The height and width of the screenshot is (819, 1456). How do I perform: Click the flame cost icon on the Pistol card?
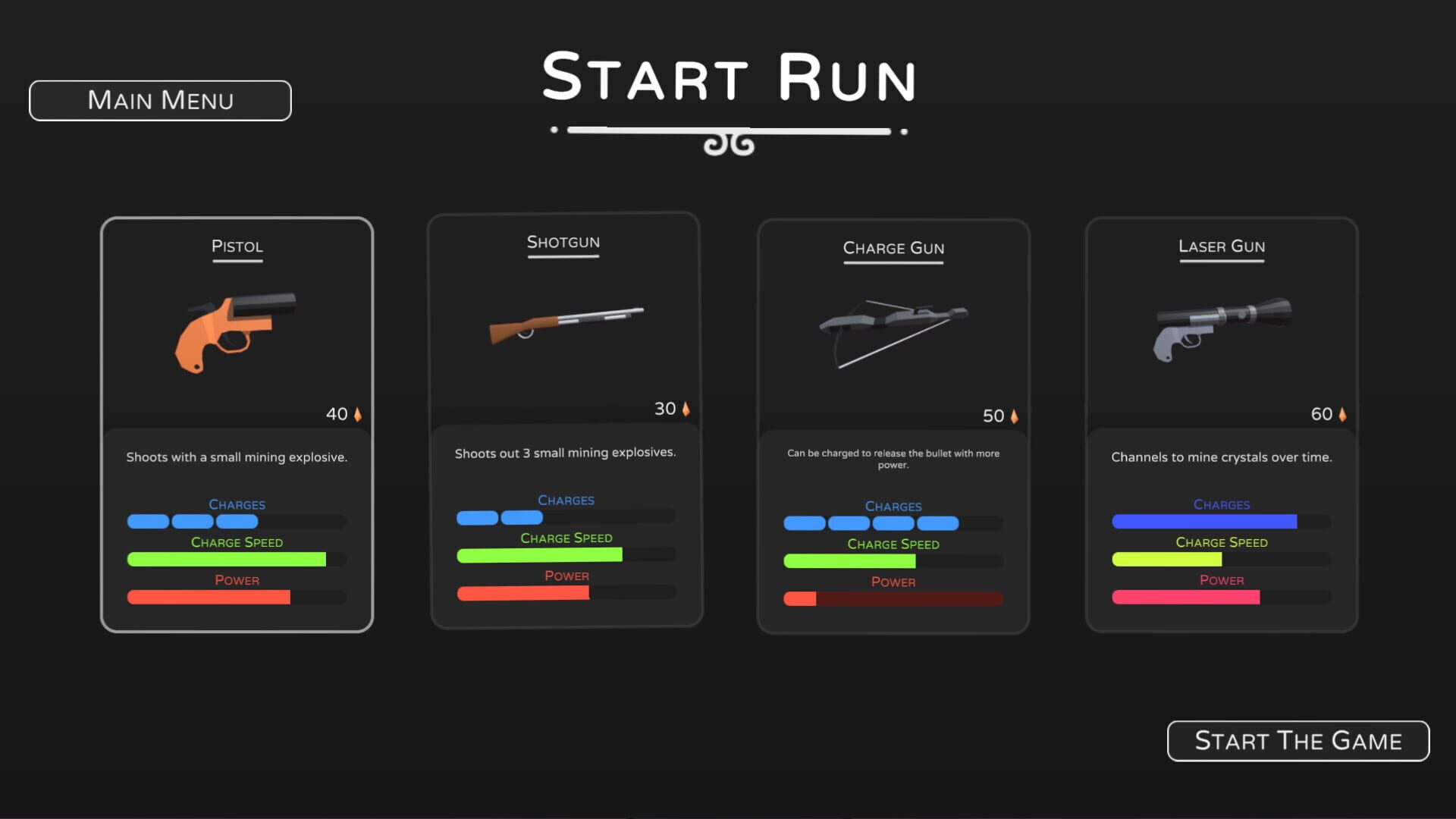(356, 413)
